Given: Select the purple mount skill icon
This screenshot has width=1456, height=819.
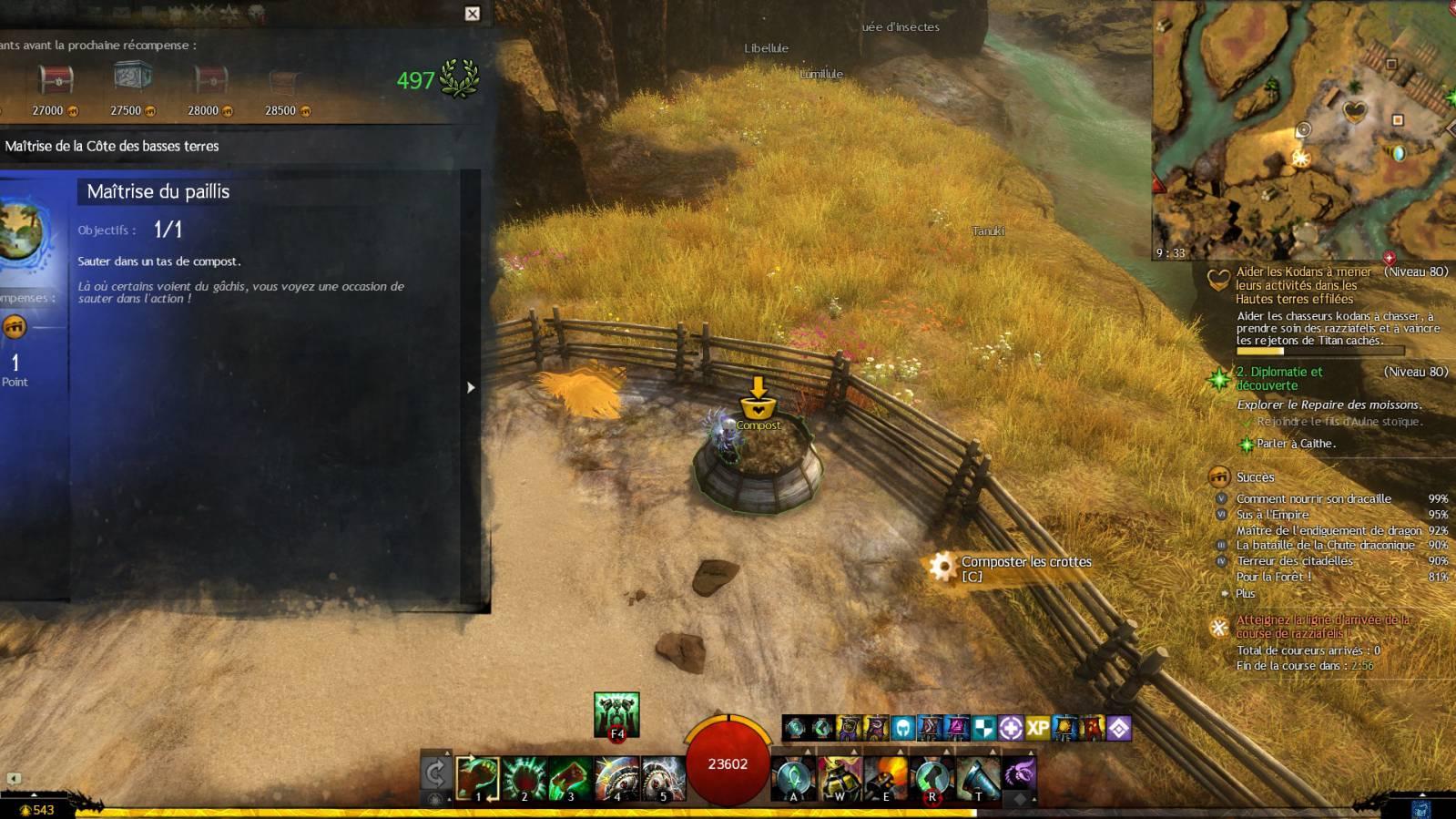Looking at the screenshot, I should [1019, 774].
